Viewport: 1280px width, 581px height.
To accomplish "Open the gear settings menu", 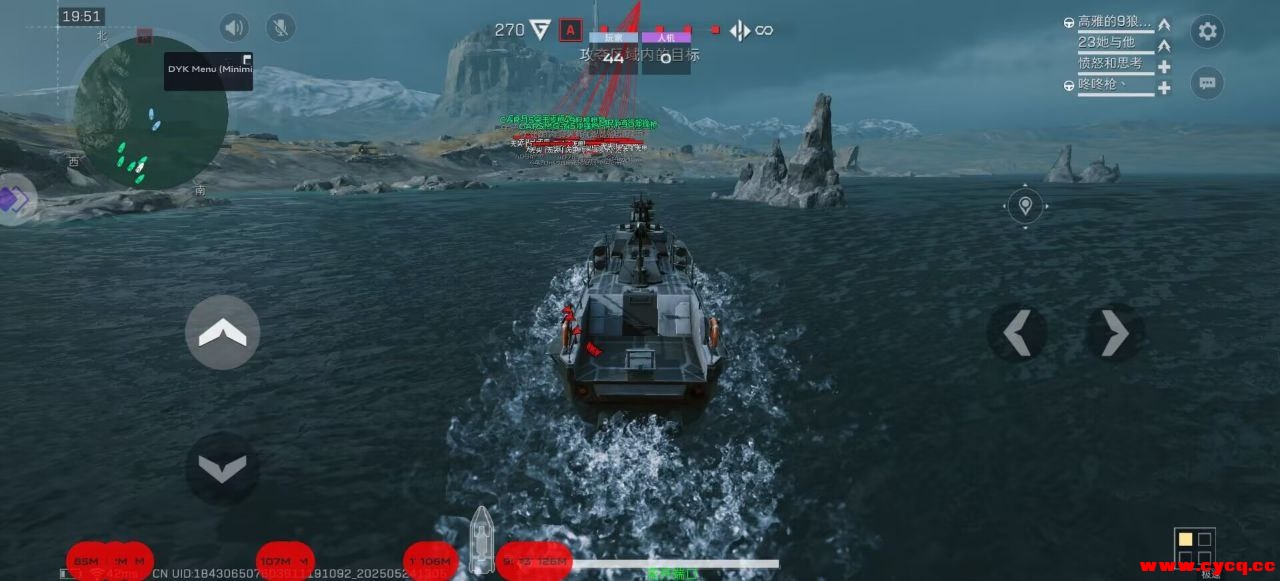I will tap(1207, 32).
